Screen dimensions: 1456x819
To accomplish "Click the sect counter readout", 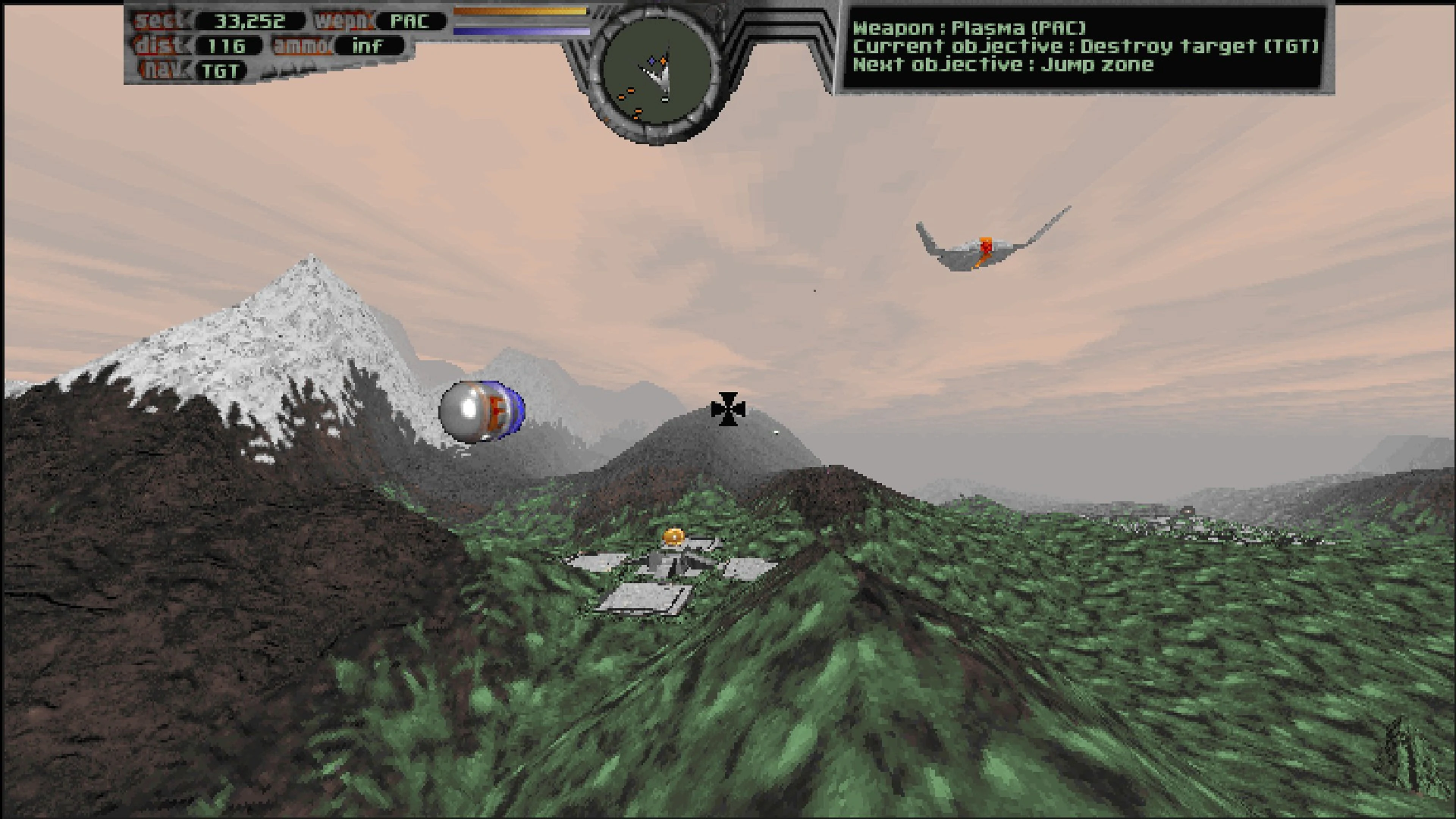I will point(249,20).
